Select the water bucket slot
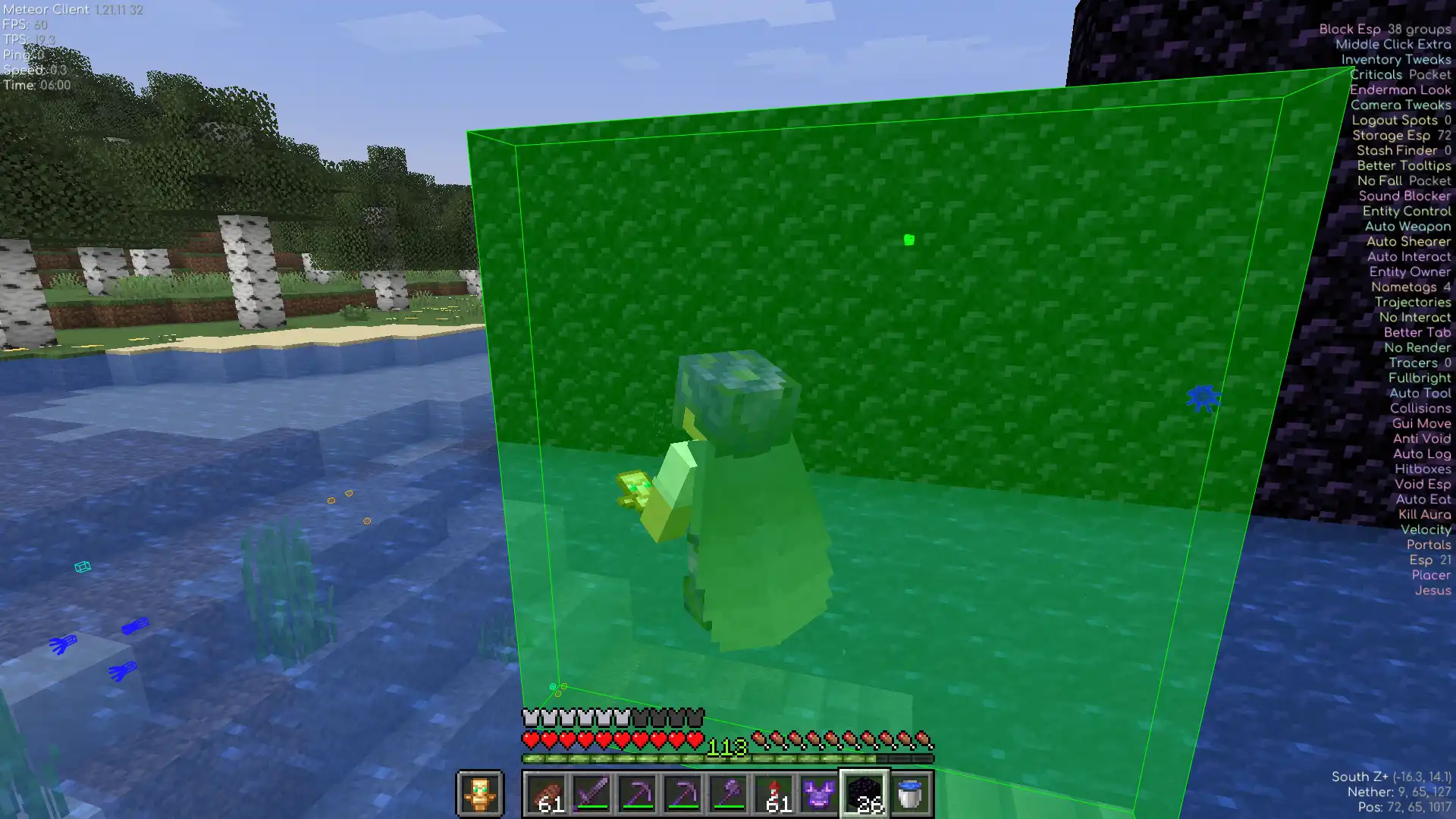The image size is (1456, 819). (x=910, y=794)
